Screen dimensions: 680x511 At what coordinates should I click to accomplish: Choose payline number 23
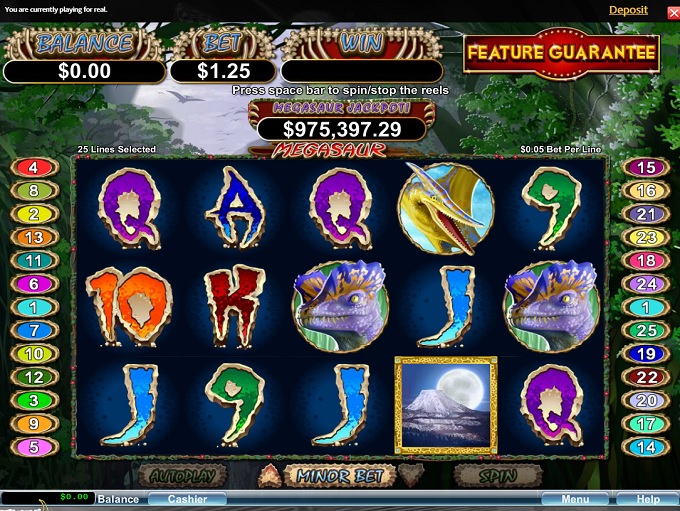point(646,237)
